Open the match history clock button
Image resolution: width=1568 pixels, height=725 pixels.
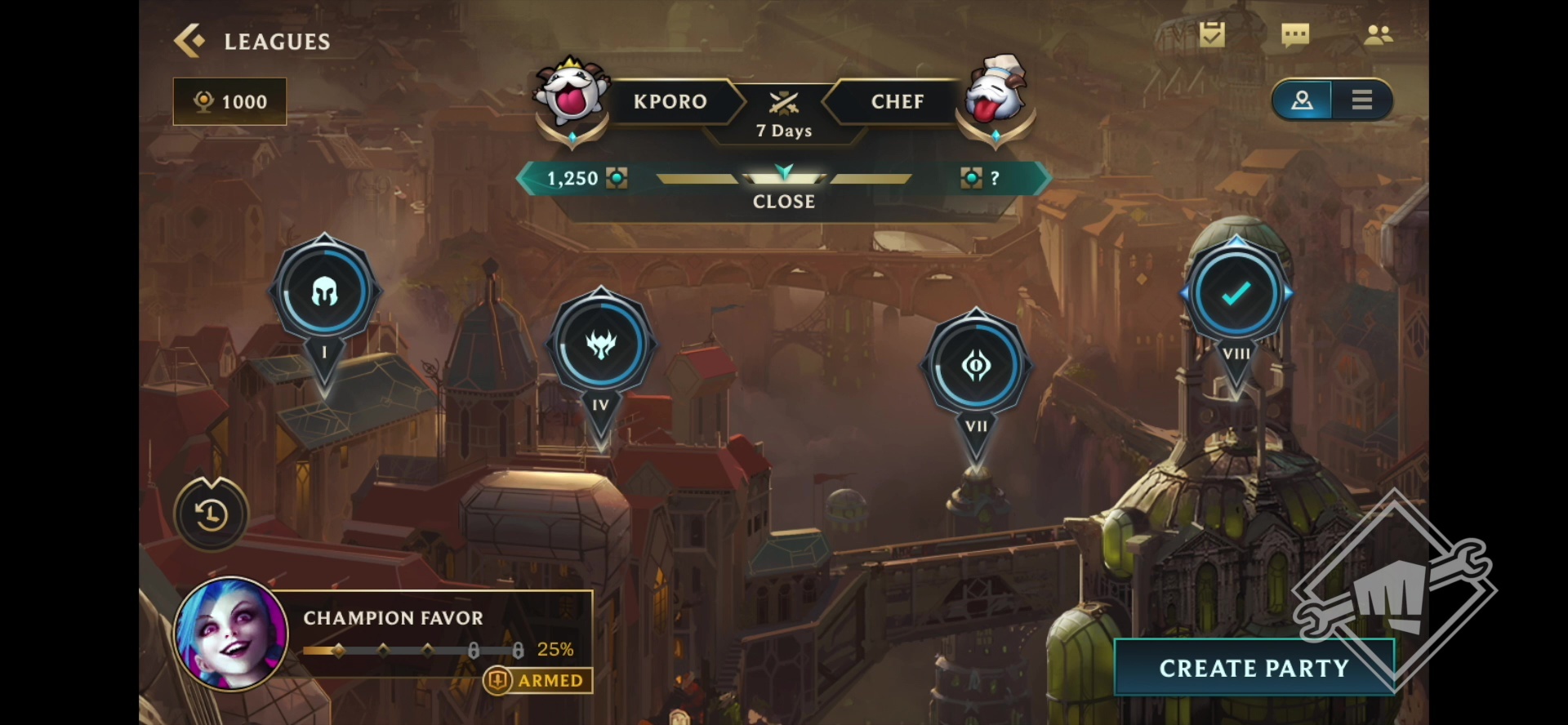[x=212, y=514]
